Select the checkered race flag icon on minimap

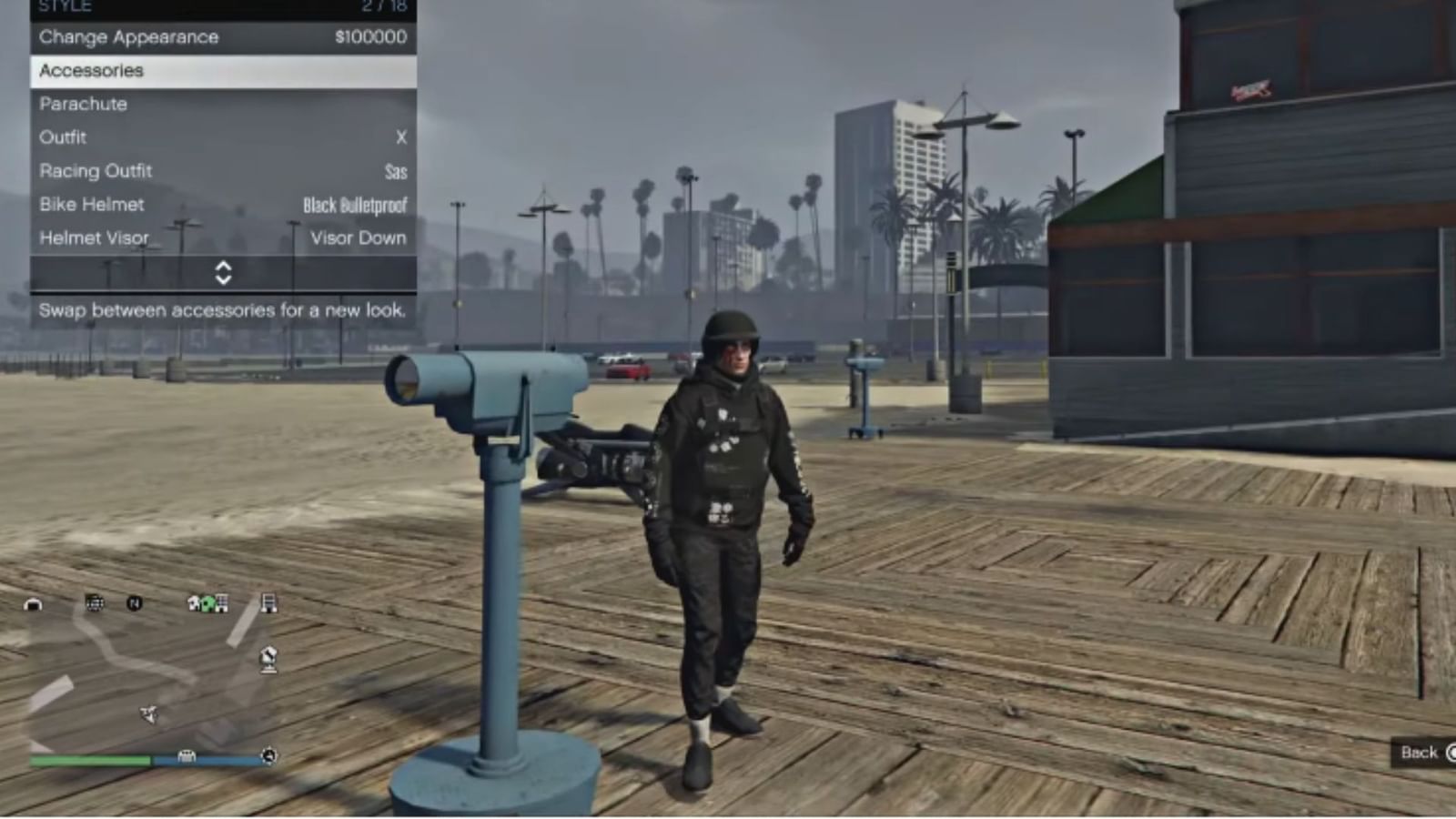pyautogui.click(x=94, y=602)
